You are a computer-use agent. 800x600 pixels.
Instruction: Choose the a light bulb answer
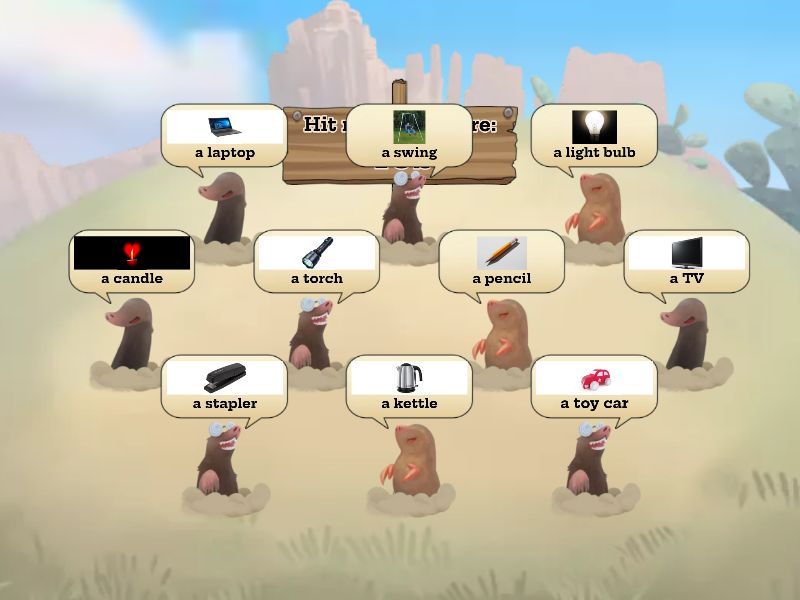[594, 135]
